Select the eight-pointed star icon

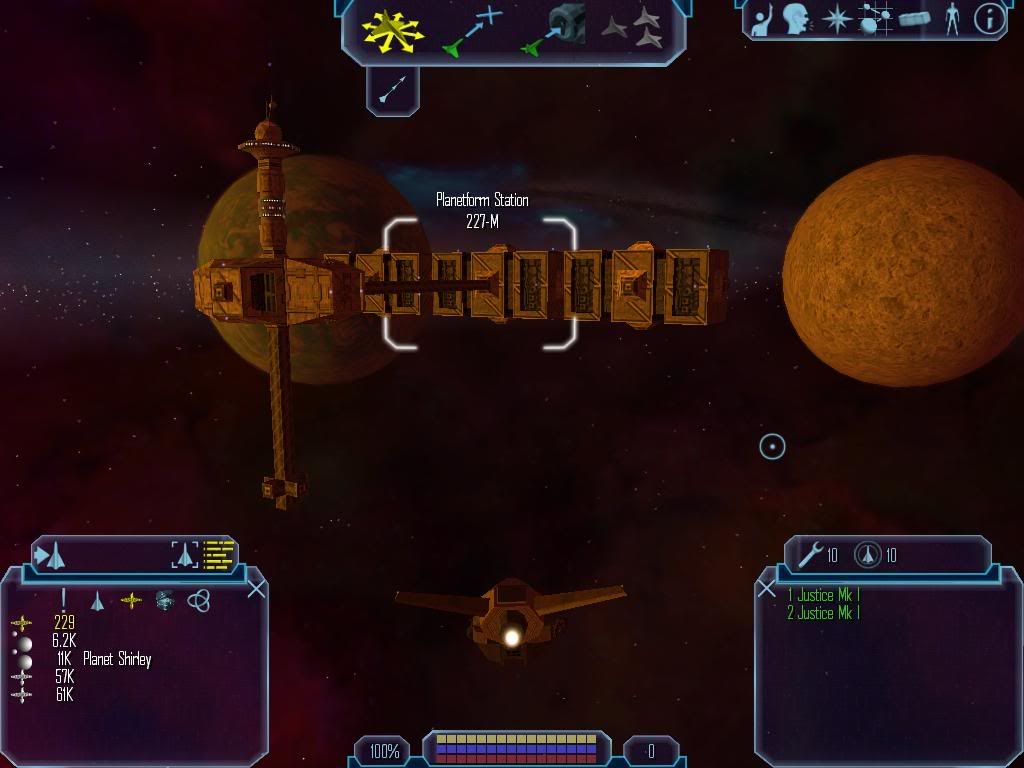834,19
